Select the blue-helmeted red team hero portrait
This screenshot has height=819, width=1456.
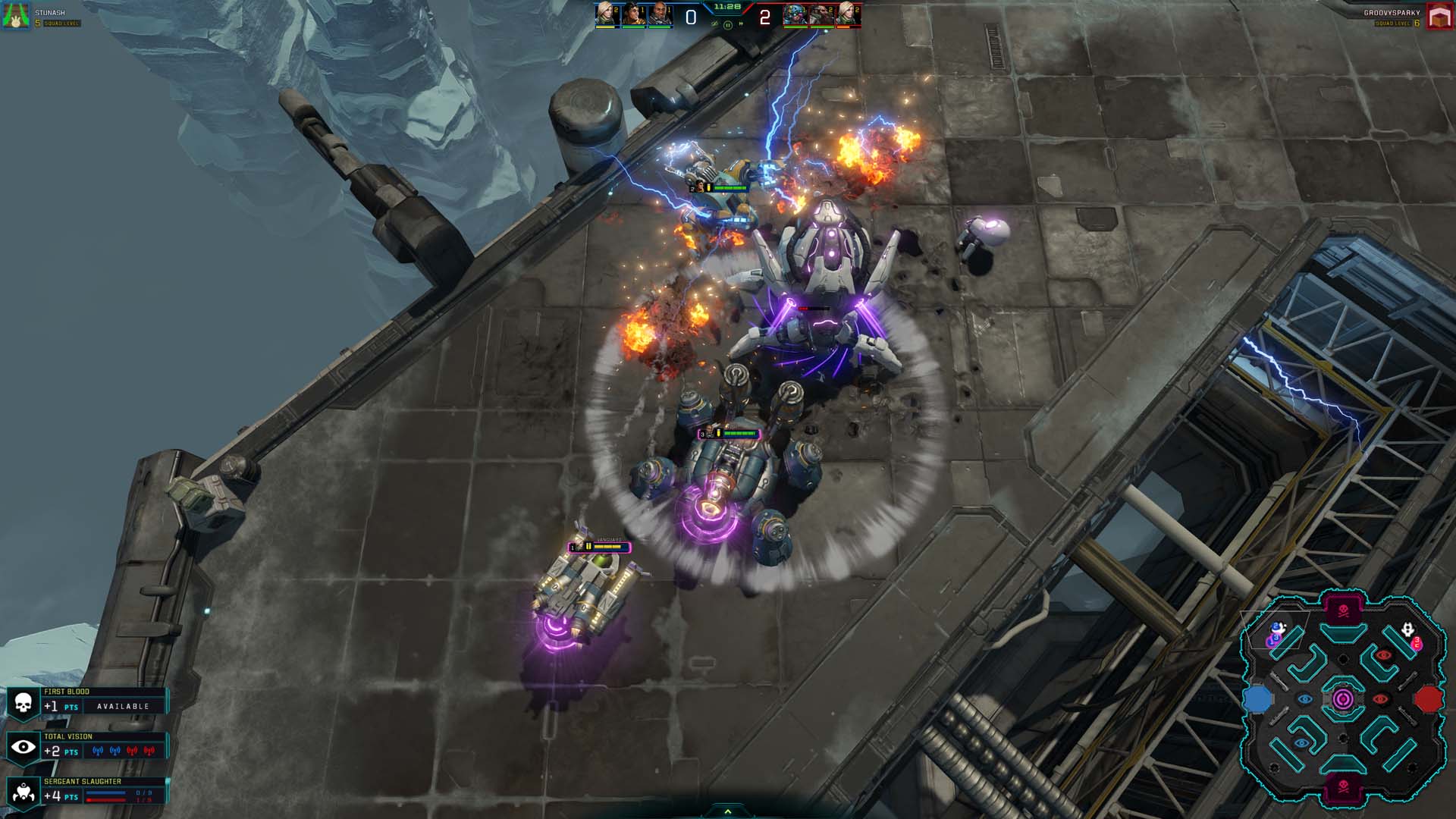[x=794, y=14]
